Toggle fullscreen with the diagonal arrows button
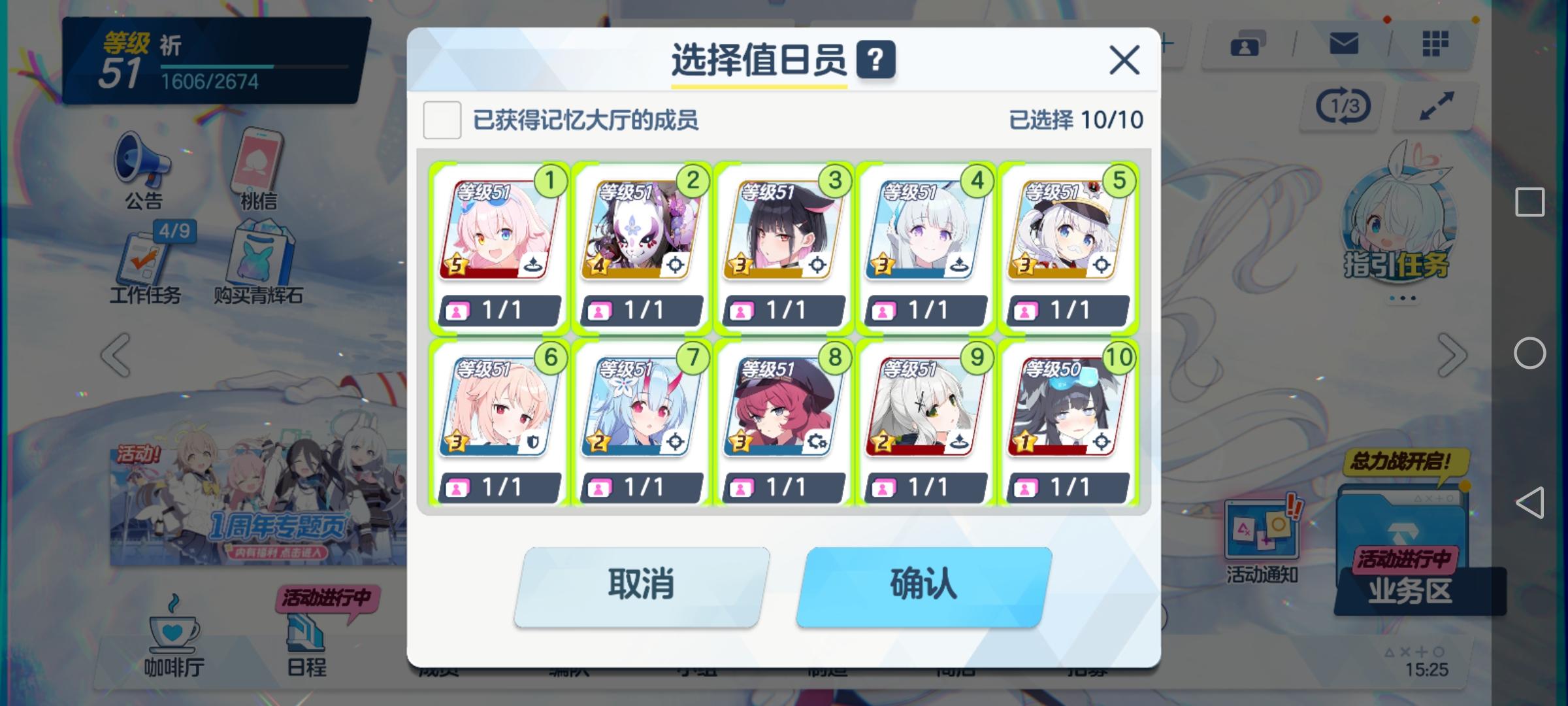 [x=1431, y=105]
